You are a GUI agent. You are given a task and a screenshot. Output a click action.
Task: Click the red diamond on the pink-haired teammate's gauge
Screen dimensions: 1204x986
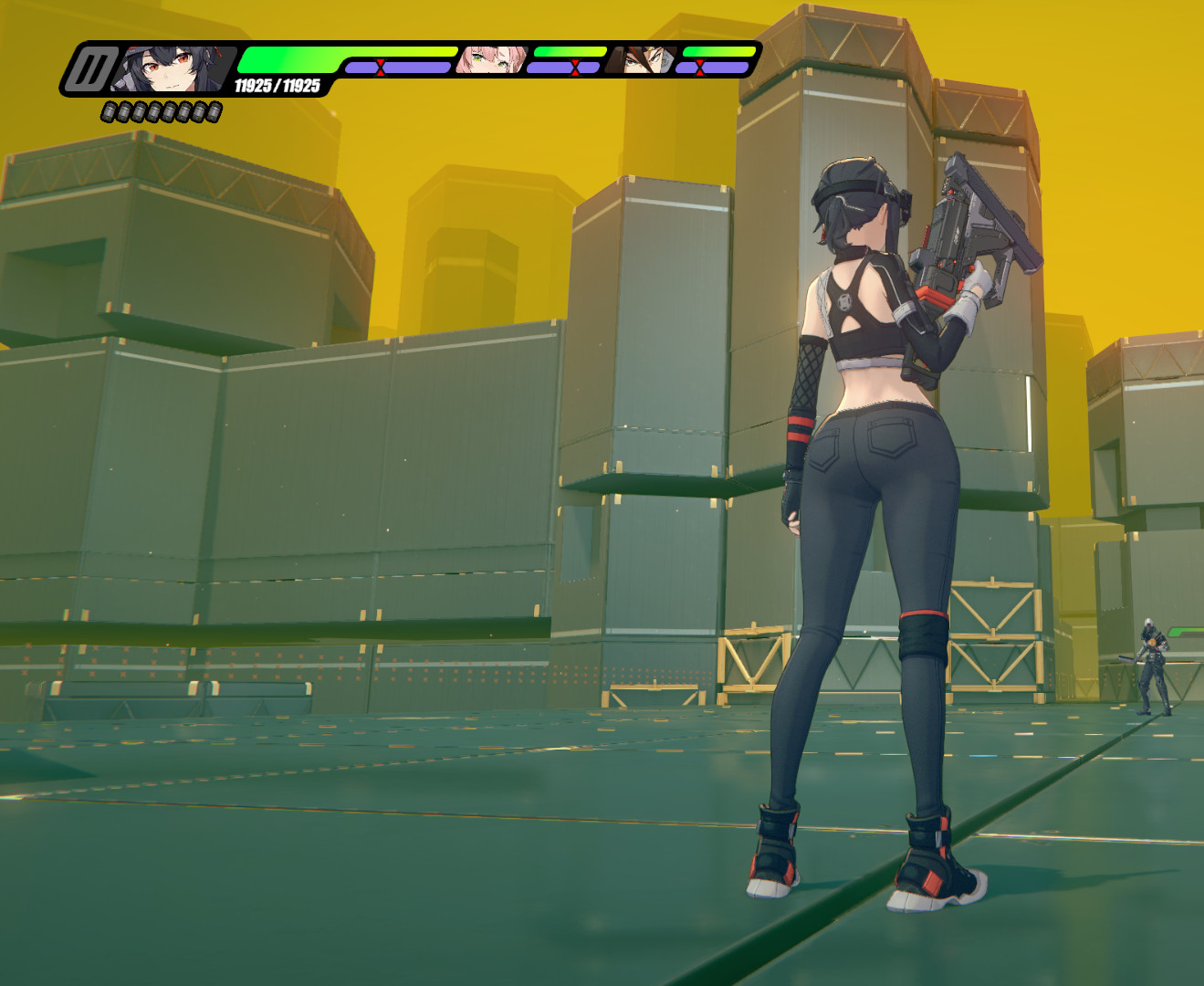(x=574, y=67)
